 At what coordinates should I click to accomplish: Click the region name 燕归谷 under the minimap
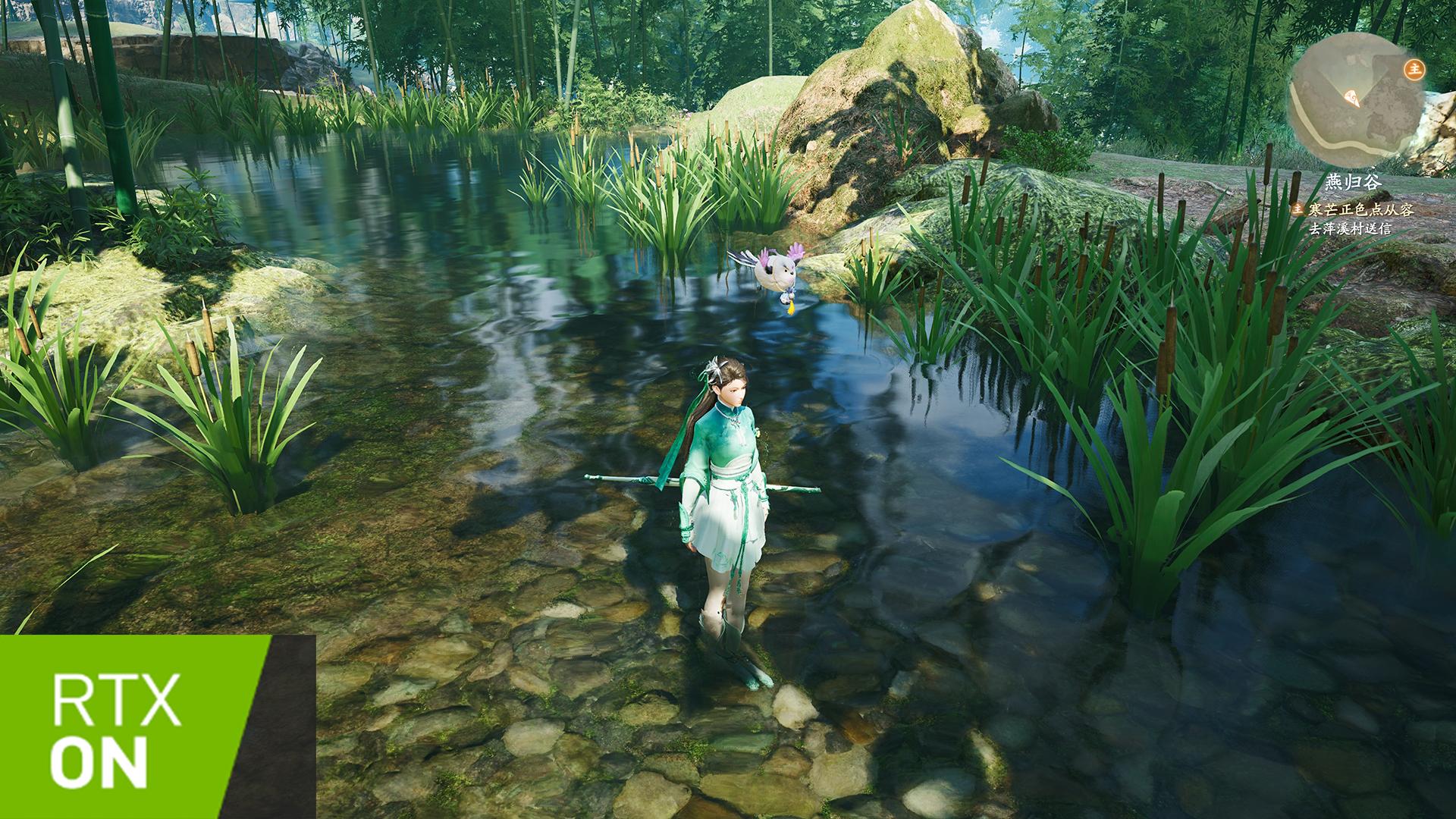1354,181
